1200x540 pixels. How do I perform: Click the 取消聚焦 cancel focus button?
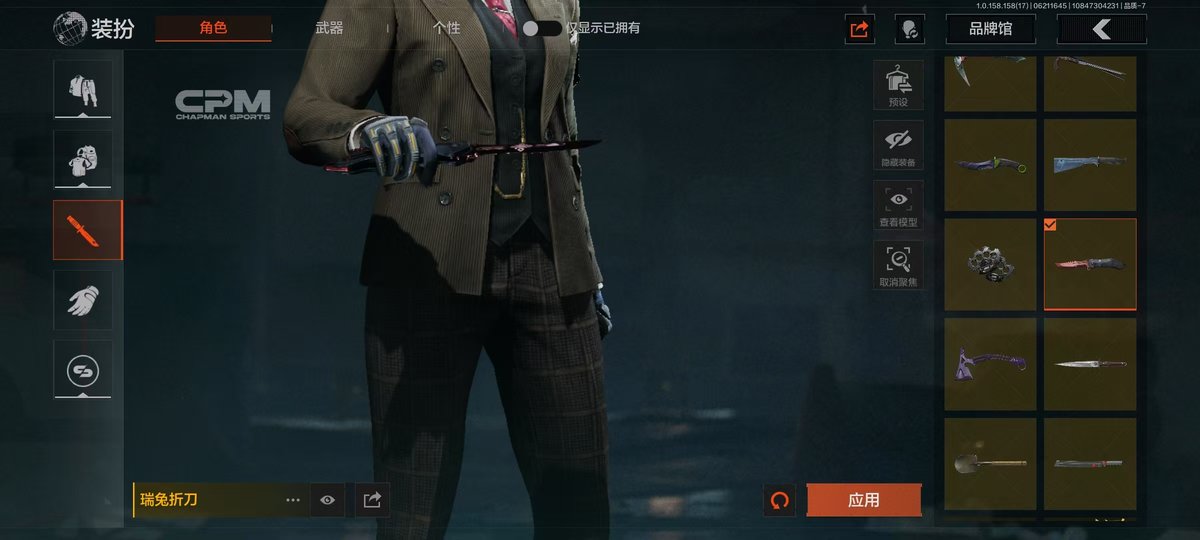(898, 265)
